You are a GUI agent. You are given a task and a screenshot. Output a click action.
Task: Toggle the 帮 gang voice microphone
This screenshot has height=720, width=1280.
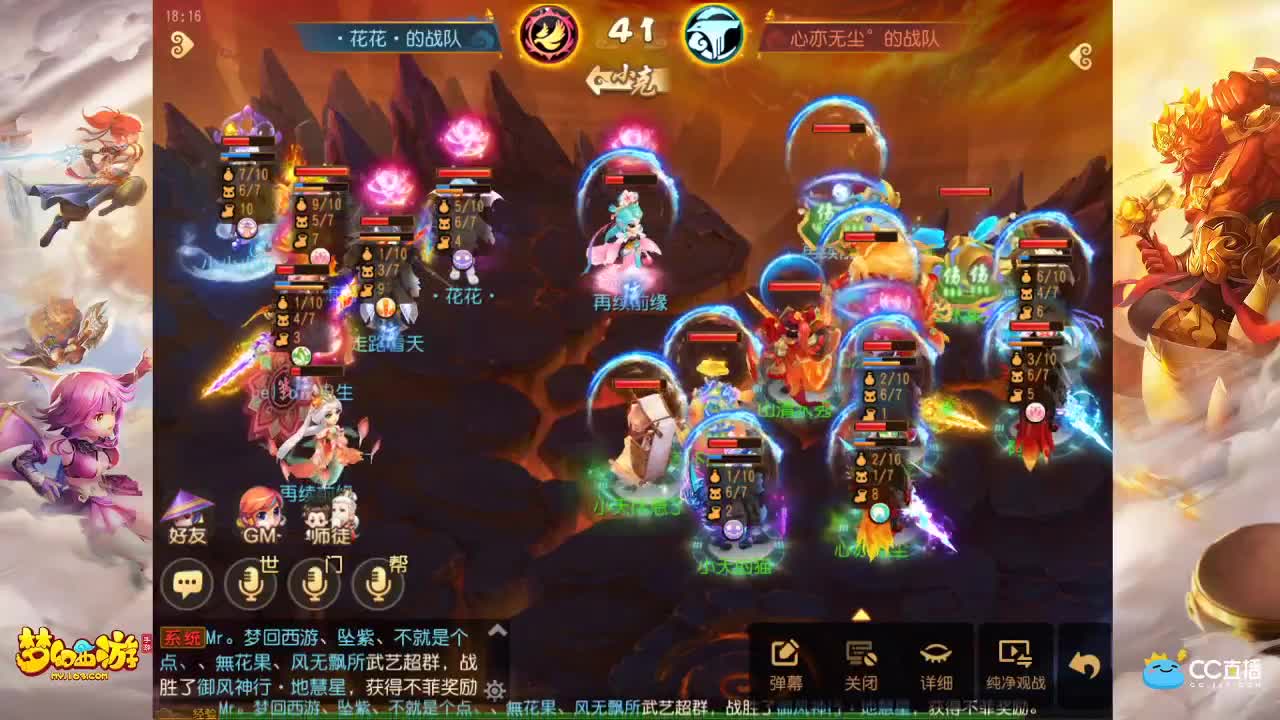tap(378, 583)
